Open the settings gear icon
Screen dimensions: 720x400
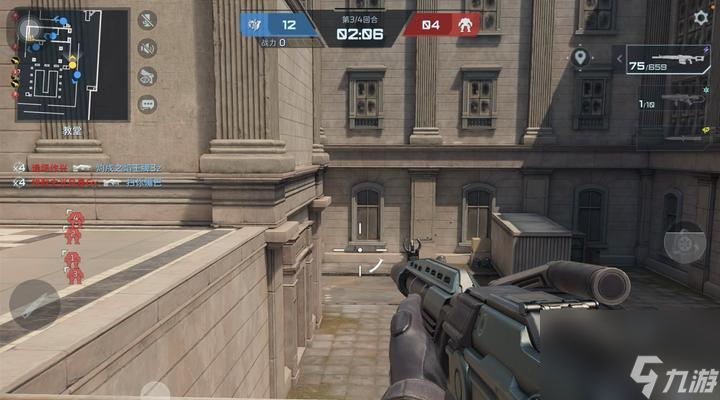[700, 17]
